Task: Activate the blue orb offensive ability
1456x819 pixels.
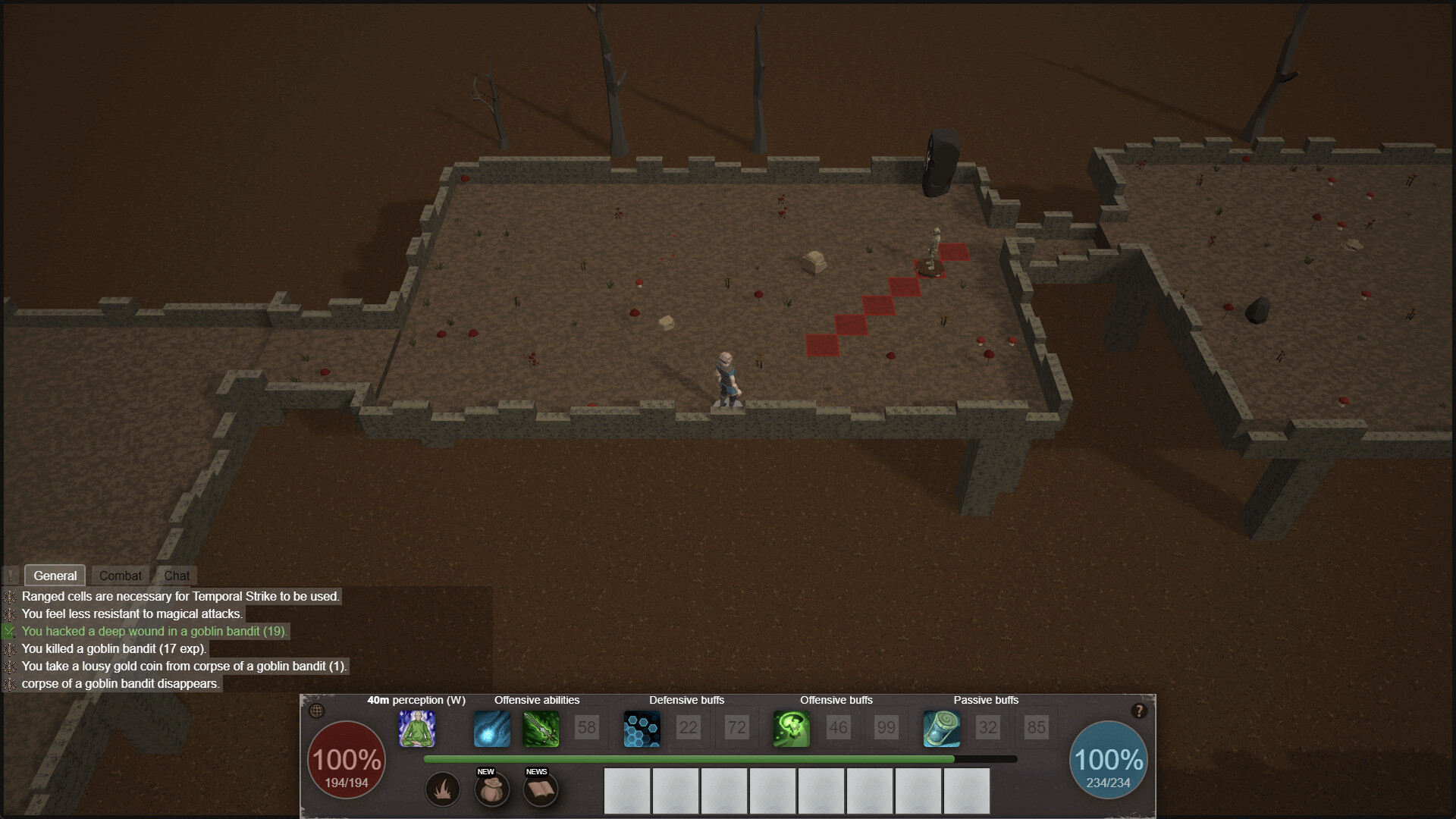Action: click(491, 729)
